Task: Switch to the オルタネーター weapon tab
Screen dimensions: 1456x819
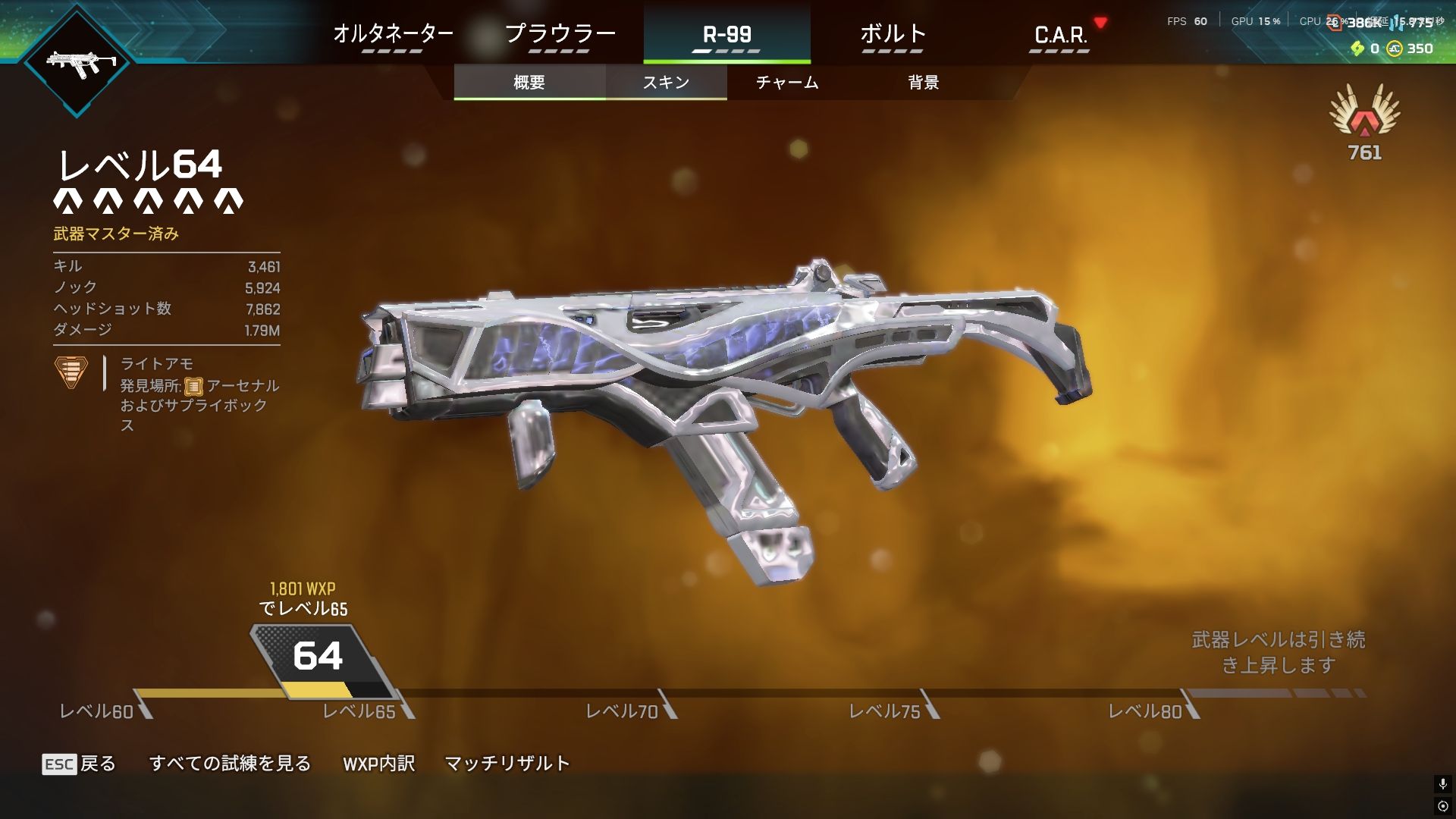Action: [x=393, y=35]
